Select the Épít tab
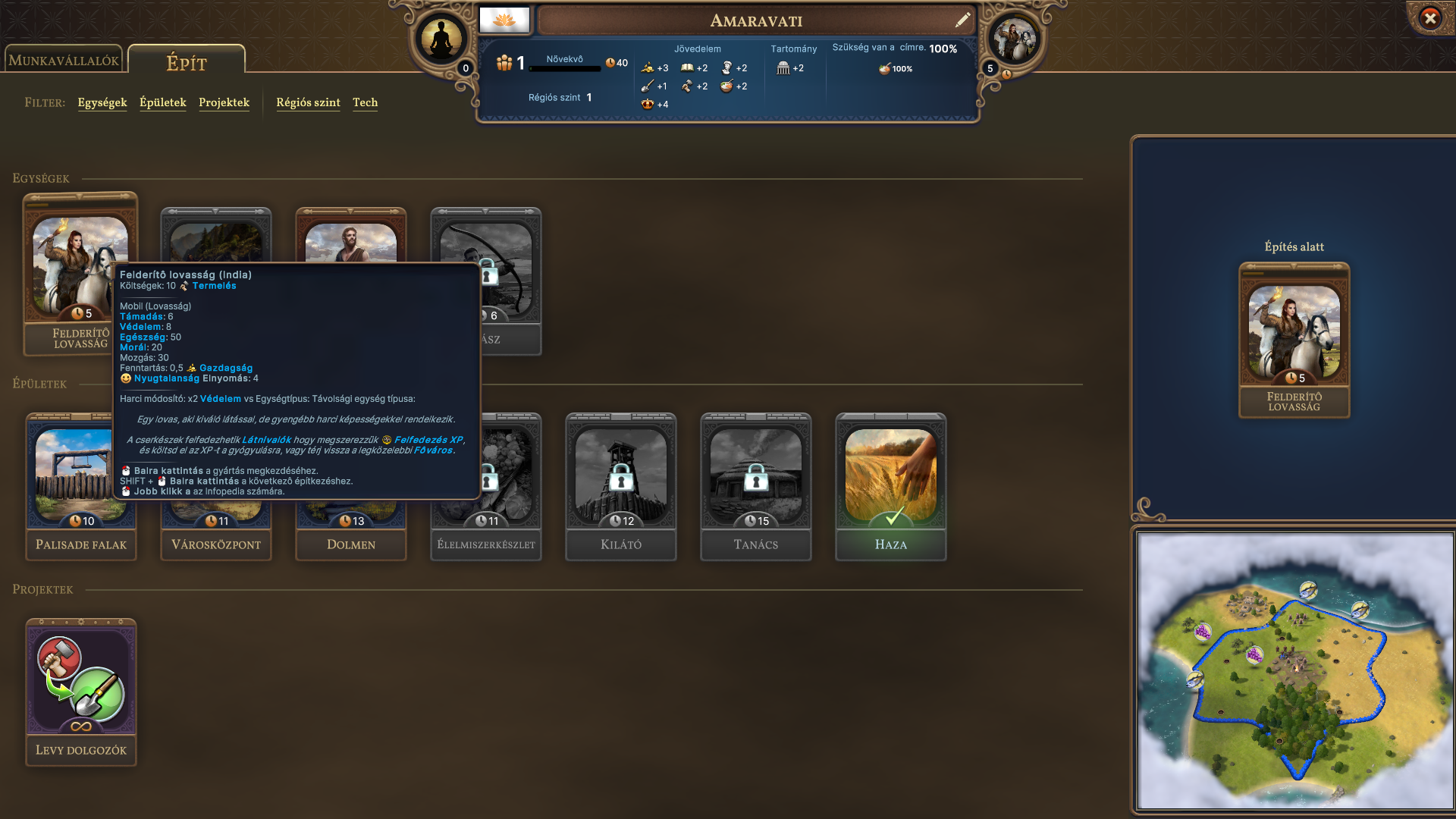1456x819 pixels. [187, 62]
